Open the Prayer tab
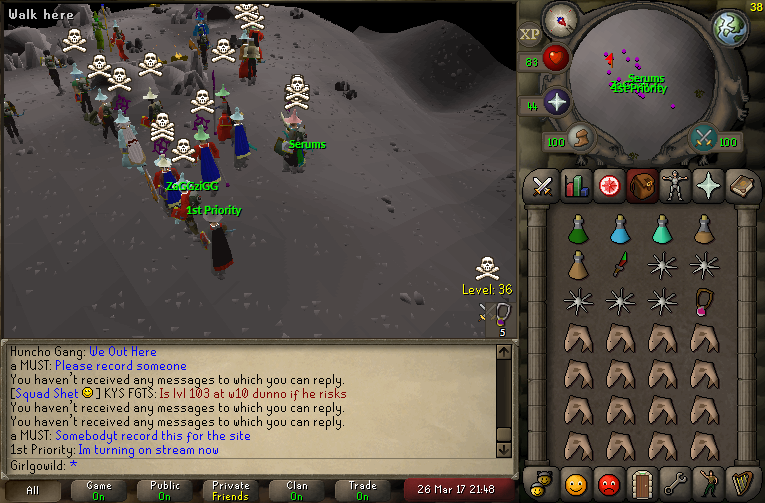 click(x=707, y=186)
